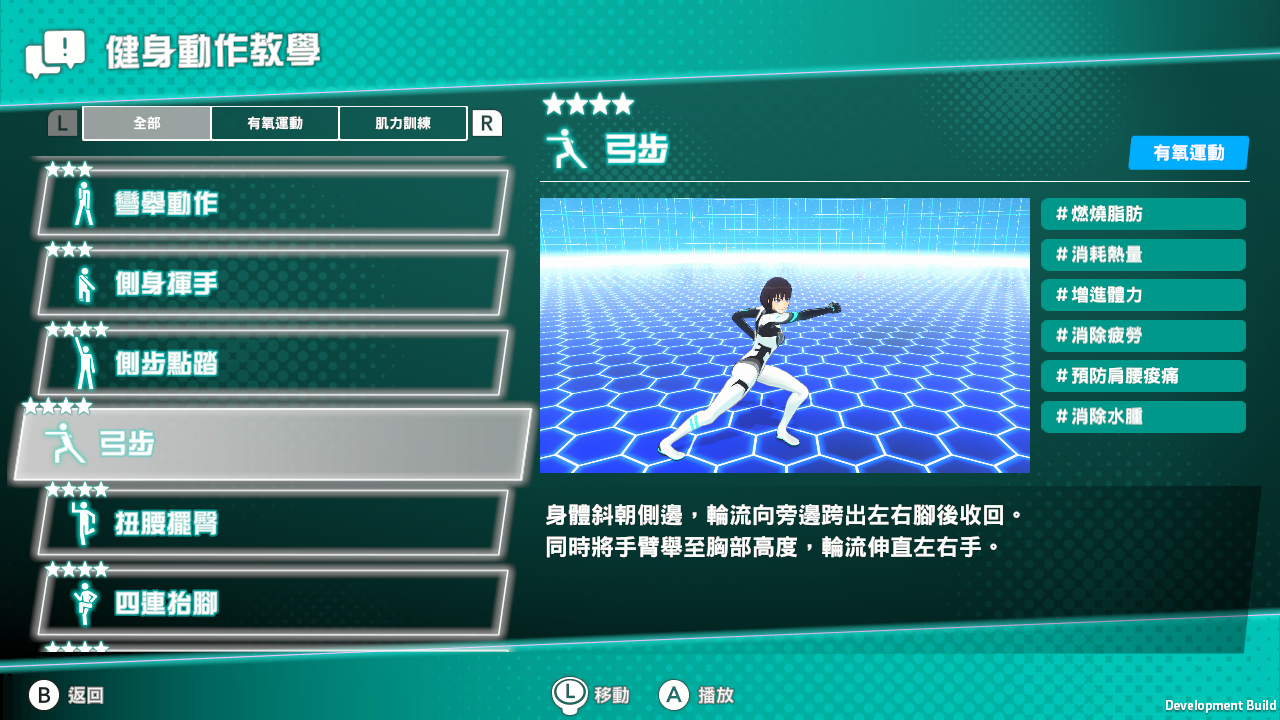Toggle the #消除疲勞 tag
Screen dimensions: 1280x720
(x=1143, y=336)
